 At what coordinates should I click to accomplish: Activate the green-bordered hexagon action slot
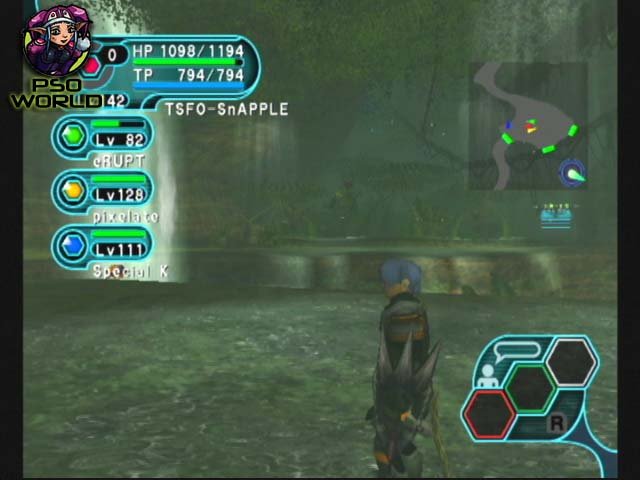tap(530, 385)
